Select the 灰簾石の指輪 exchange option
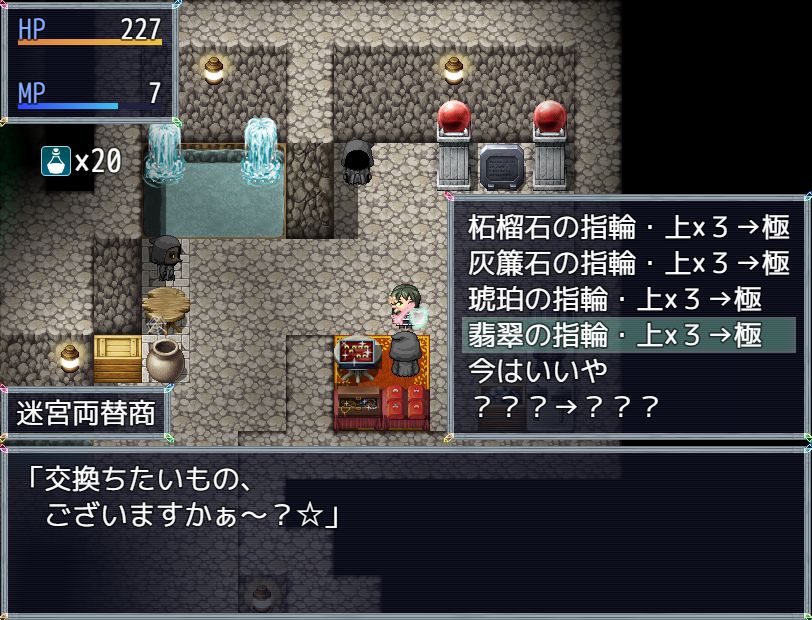This screenshot has width=812, height=620. [629, 263]
